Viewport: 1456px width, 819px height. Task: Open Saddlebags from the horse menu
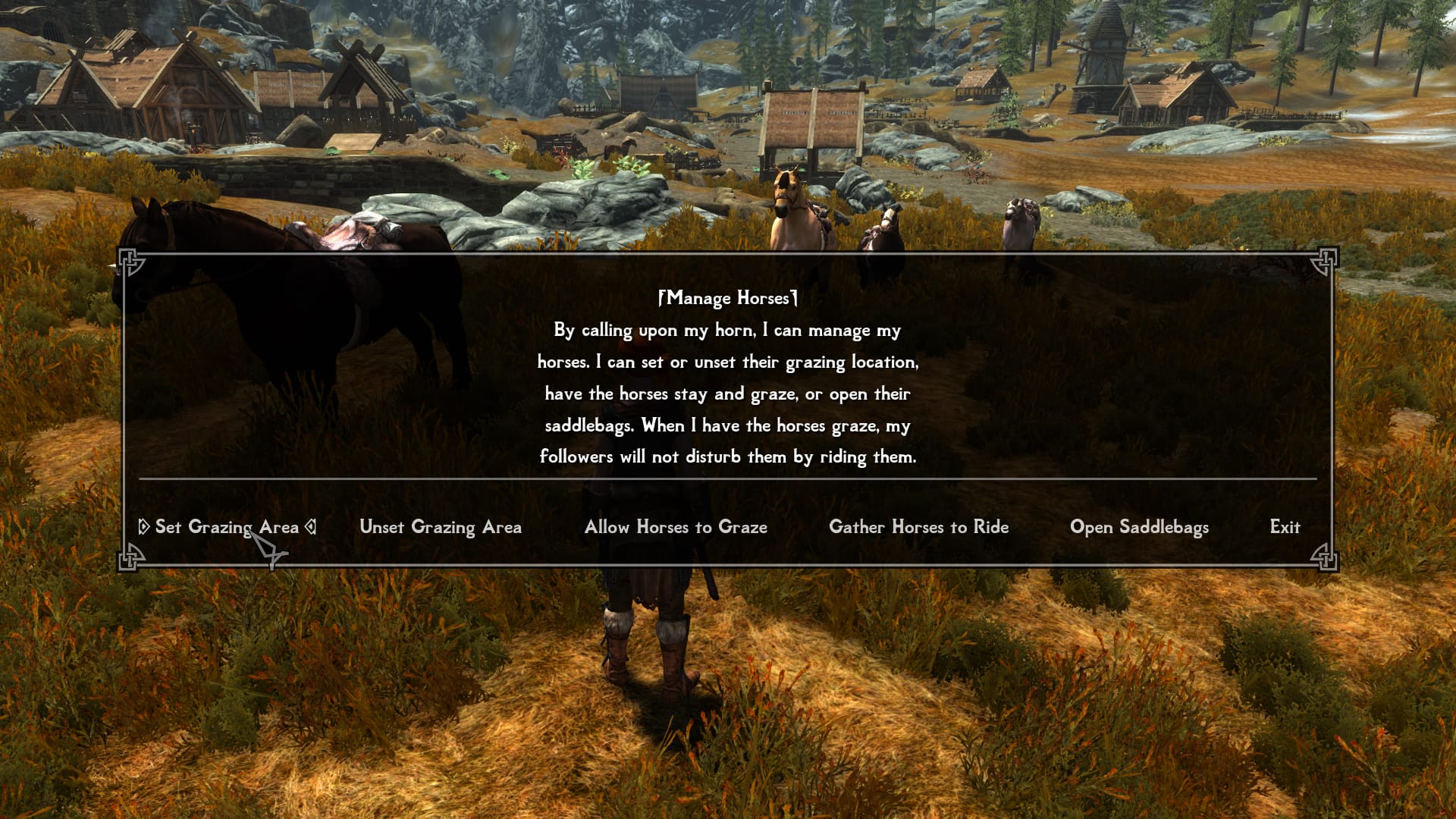tap(1139, 527)
